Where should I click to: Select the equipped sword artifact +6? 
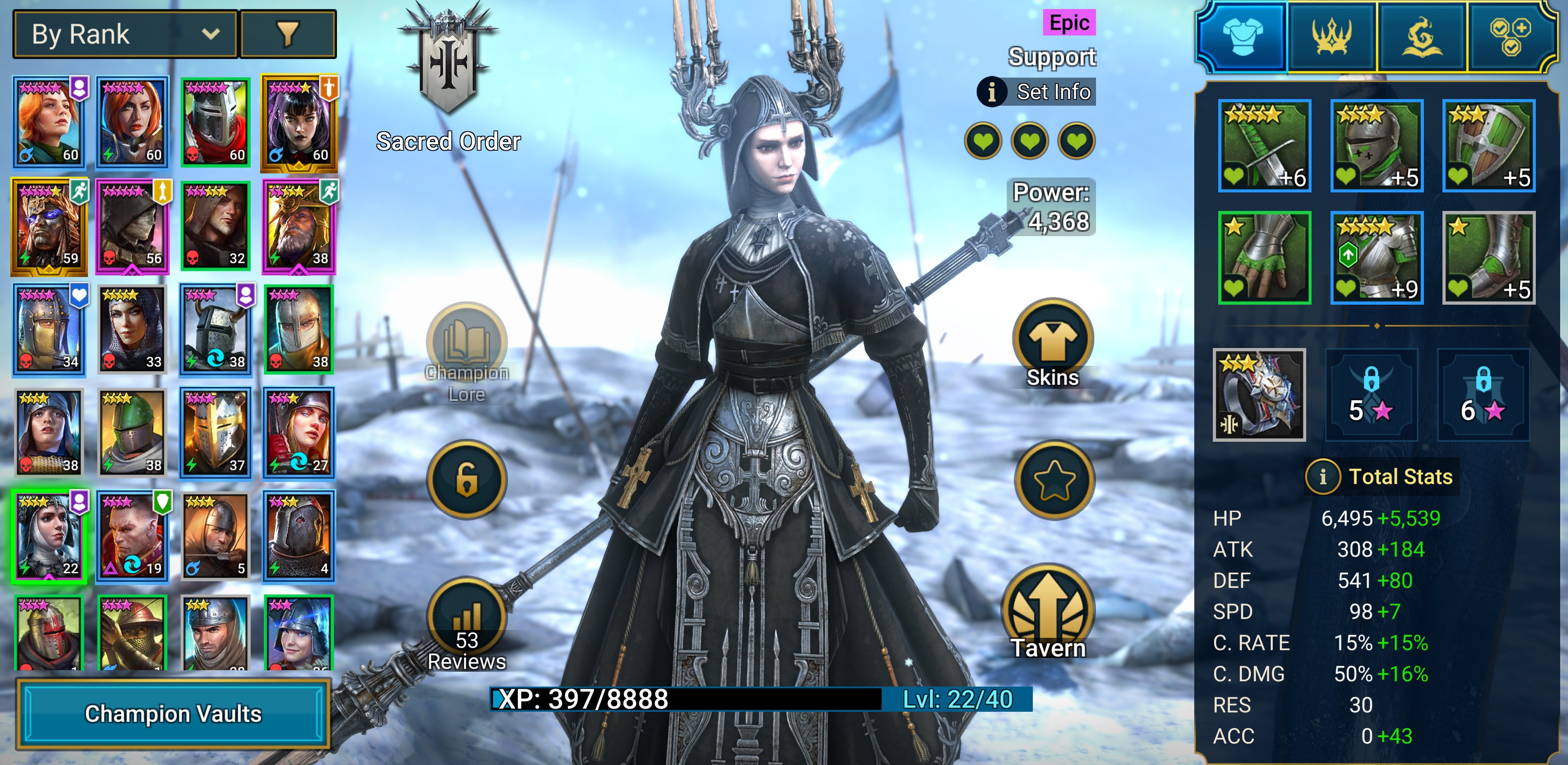tap(1264, 146)
